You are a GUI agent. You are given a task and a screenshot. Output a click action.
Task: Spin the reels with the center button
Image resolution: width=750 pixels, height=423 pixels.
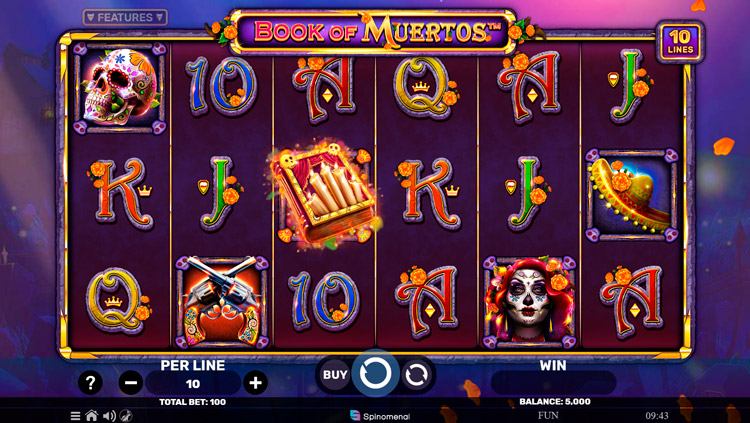[x=375, y=375]
